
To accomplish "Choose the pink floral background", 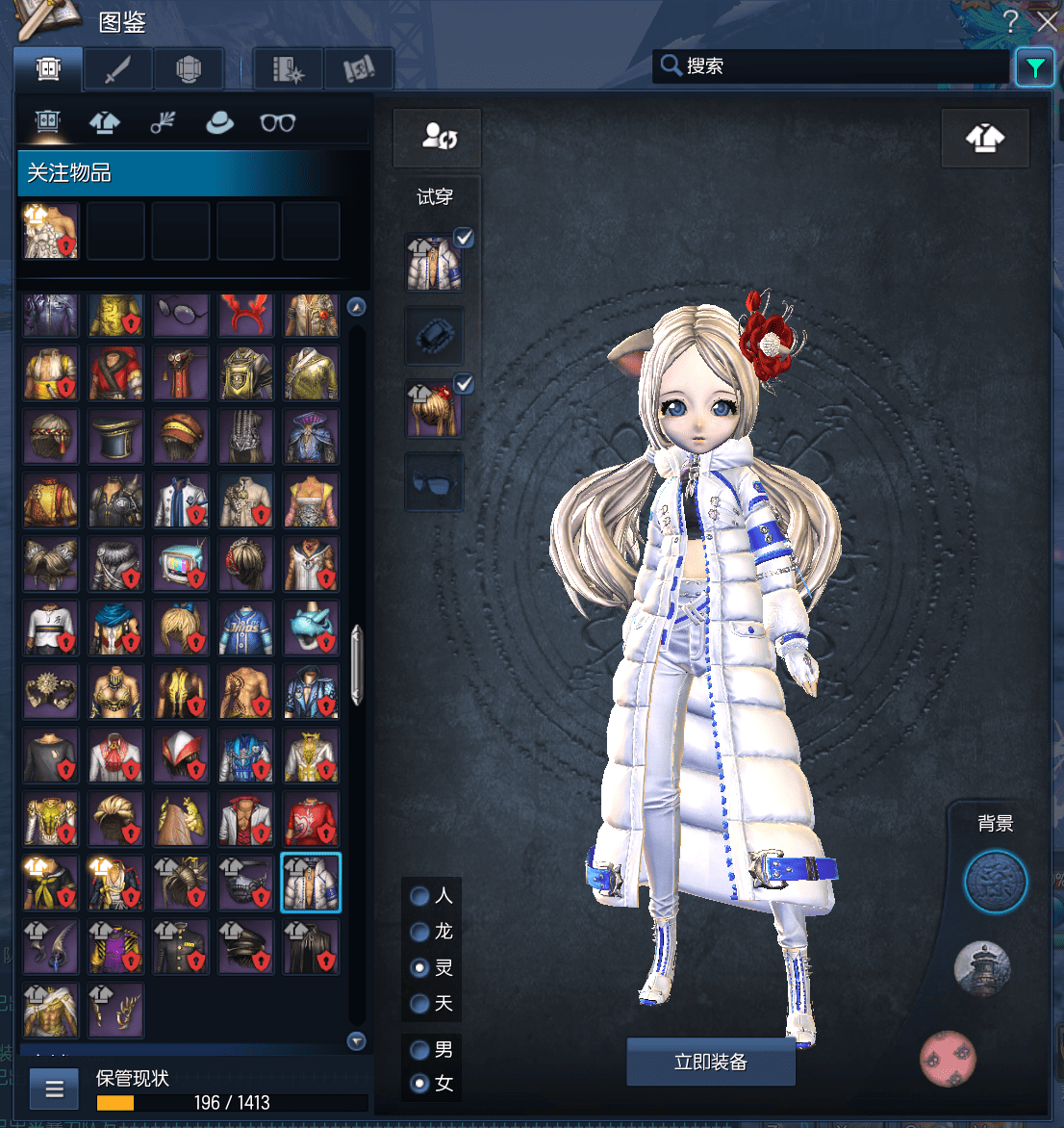I will coord(948,1059).
